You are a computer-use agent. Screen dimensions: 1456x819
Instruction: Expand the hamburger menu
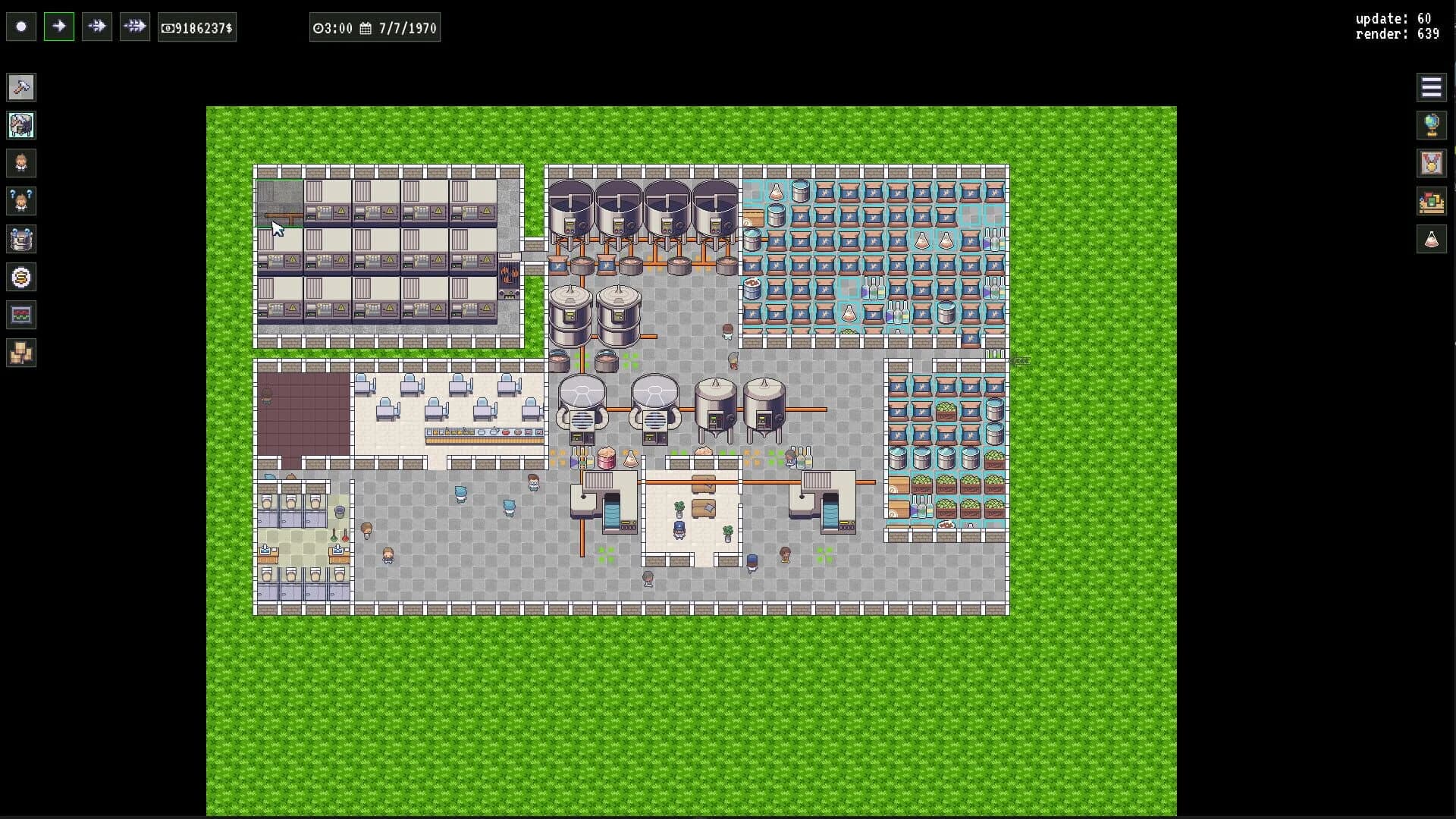pyautogui.click(x=1432, y=87)
